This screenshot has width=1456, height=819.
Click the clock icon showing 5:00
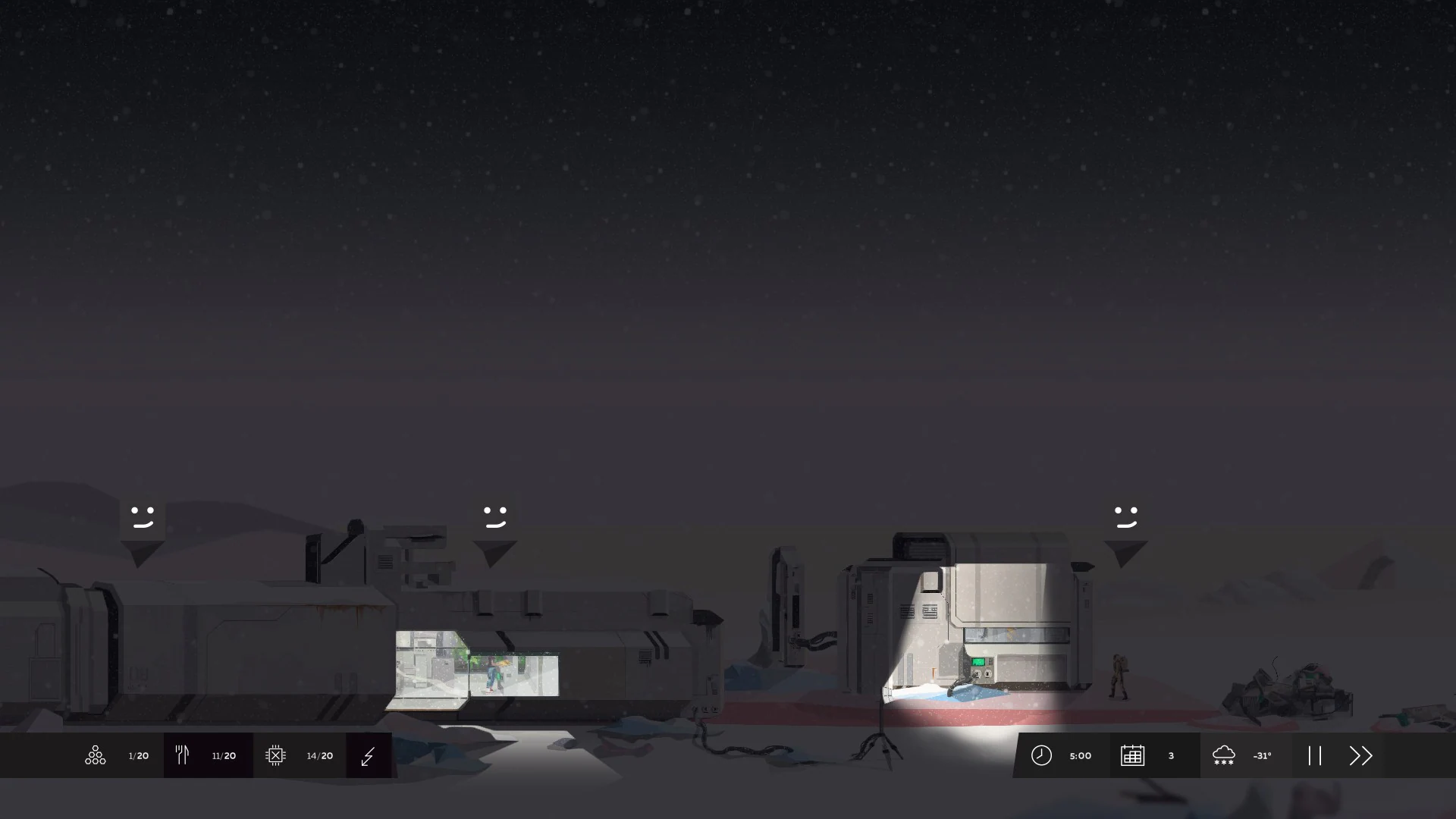click(1041, 755)
